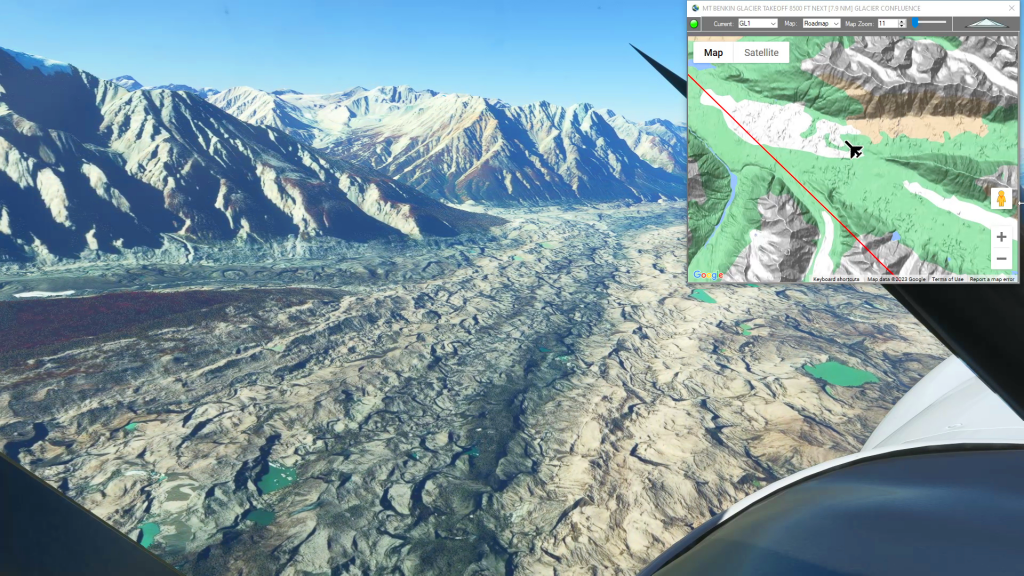Open the Keyboard shortcuts link
This screenshot has width=1024, height=576.
pyautogui.click(x=838, y=279)
